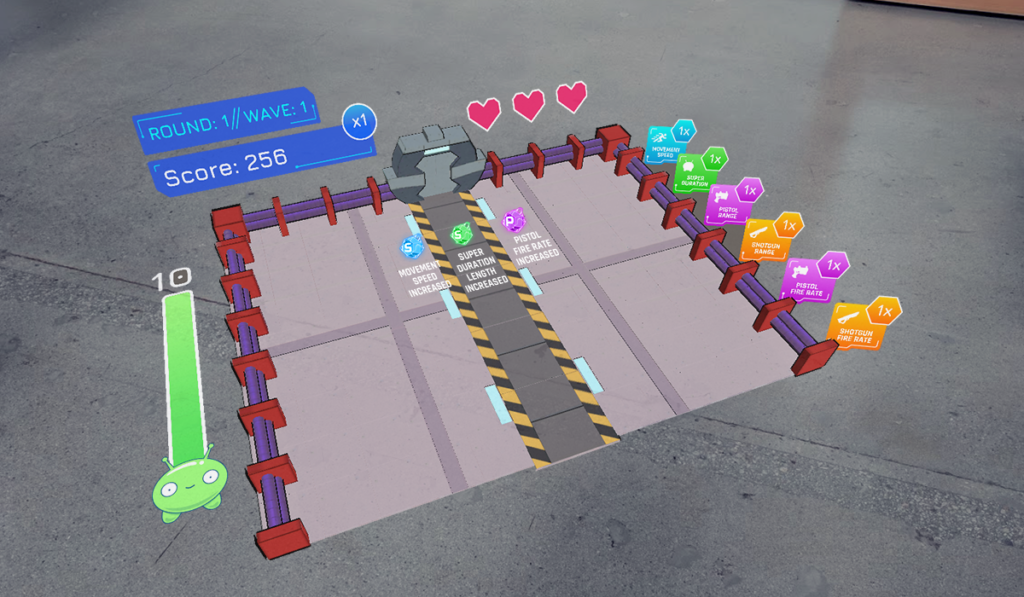Choose the green Super Duration upgrade gem
Viewport: 1024px width, 597px height.
pyautogui.click(x=461, y=236)
